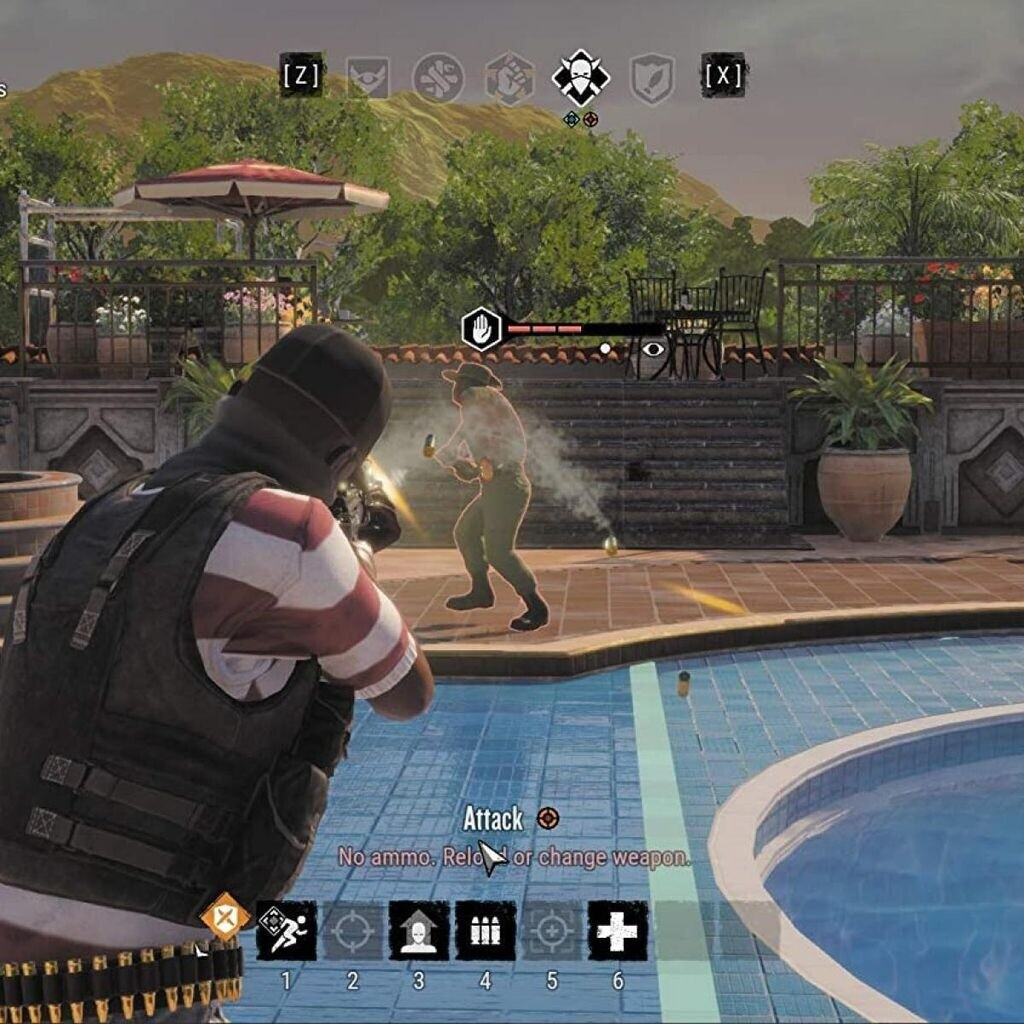This screenshot has width=1024, height=1024.
Task: Use the three-bullets reload ability
Action: [485, 930]
